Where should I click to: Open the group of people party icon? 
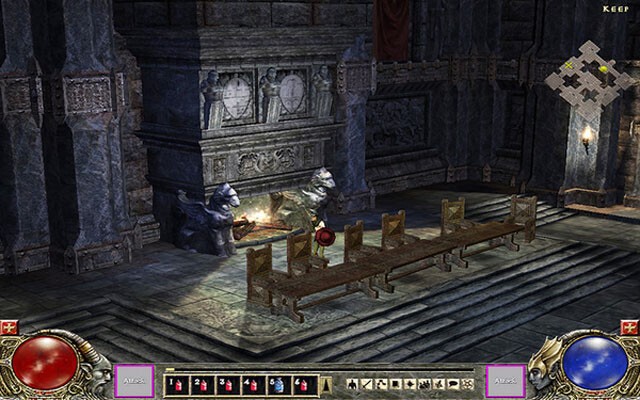(425, 383)
